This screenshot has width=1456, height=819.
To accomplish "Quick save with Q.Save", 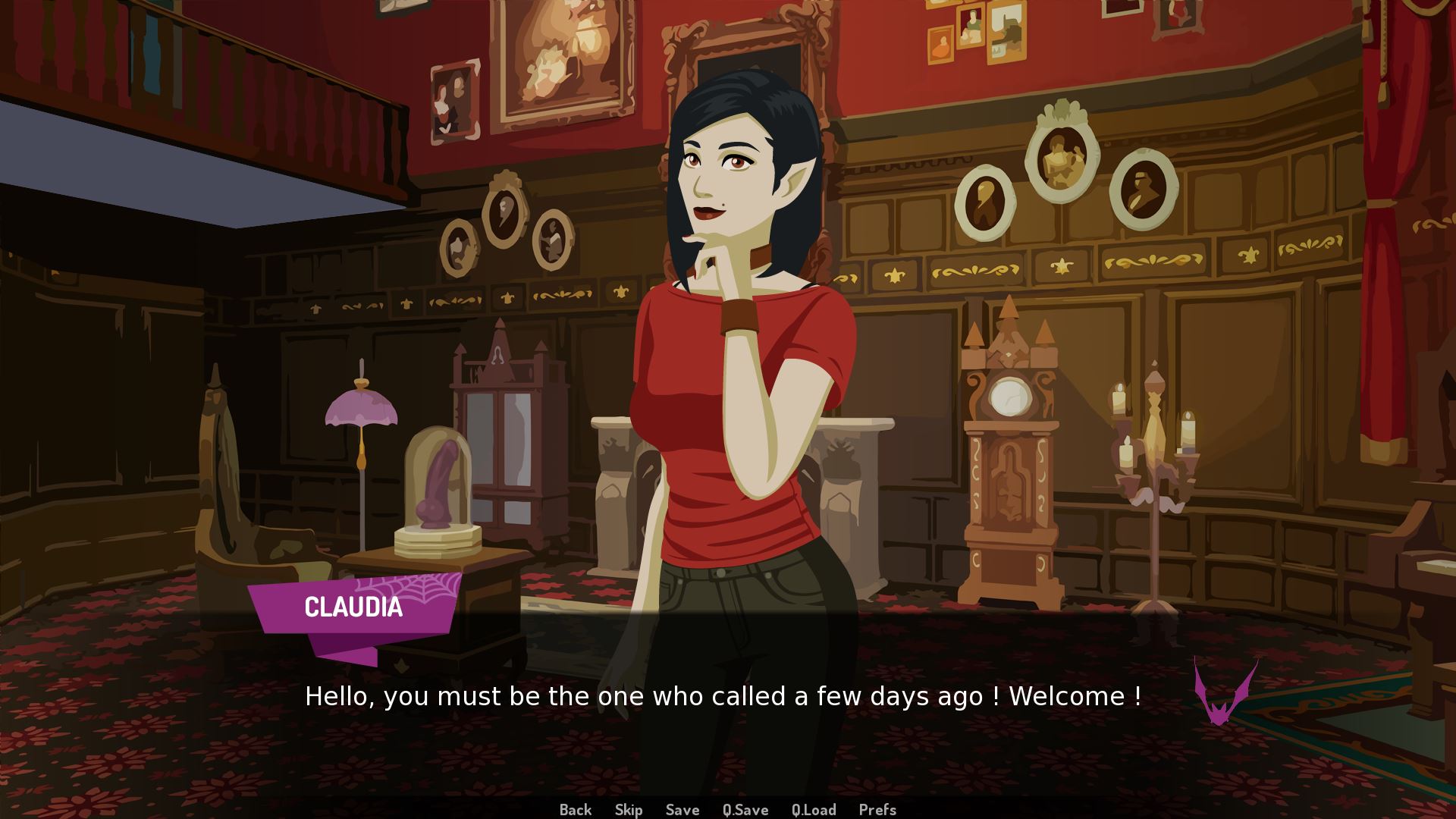I will (x=745, y=810).
